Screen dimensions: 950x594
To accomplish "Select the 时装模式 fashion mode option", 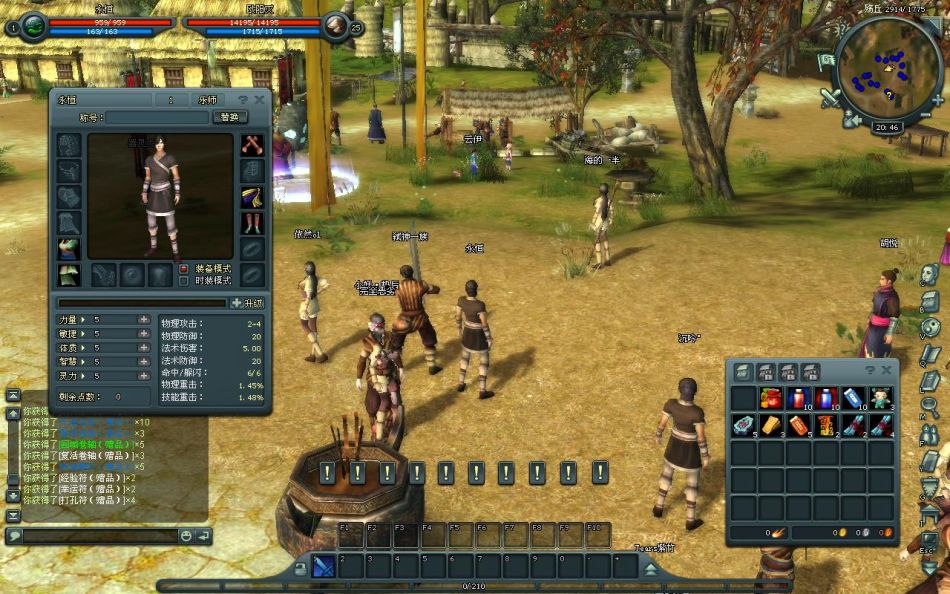I will pos(183,281).
